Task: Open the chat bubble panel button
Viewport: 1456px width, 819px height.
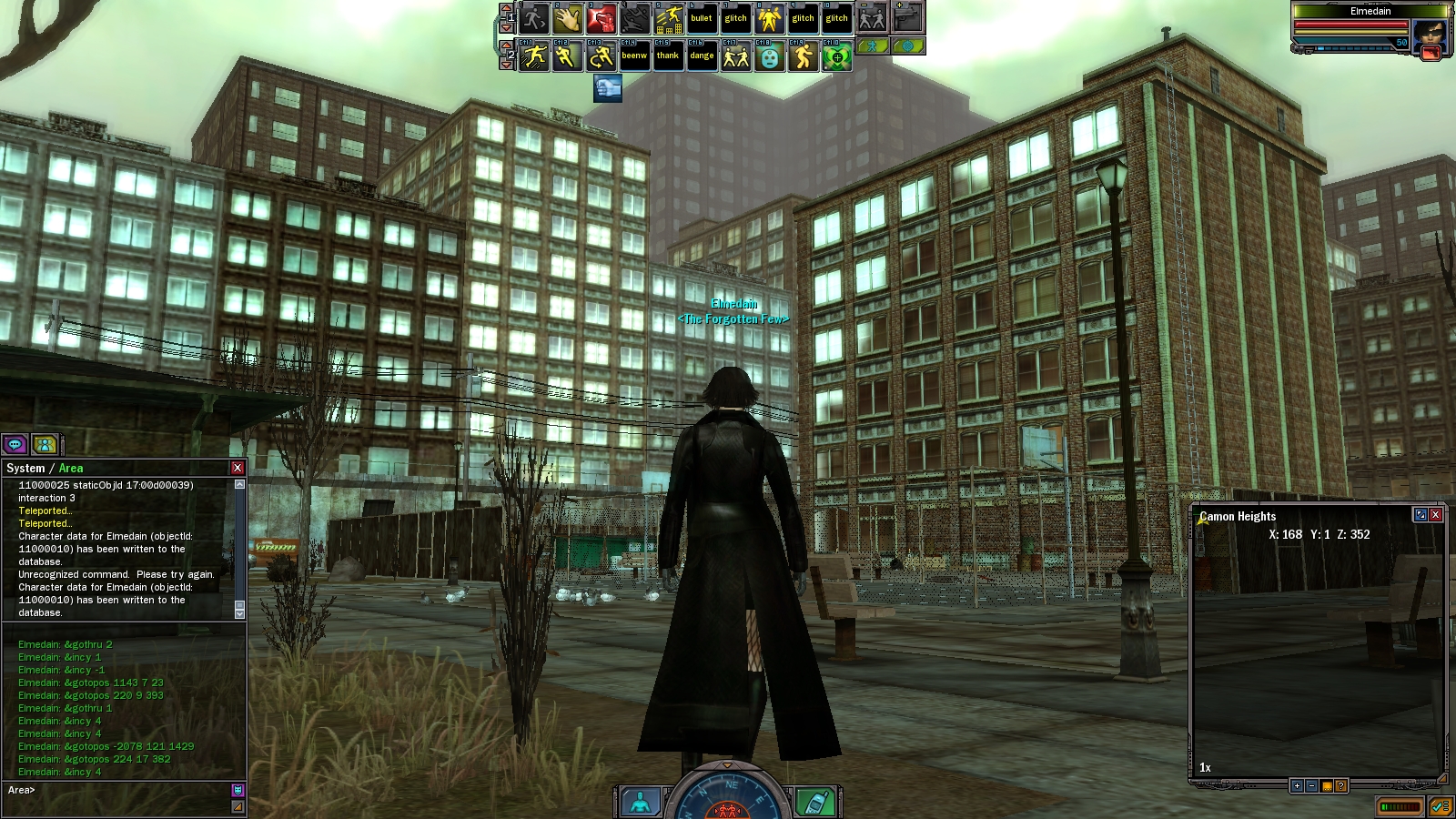Action: (15, 444)
